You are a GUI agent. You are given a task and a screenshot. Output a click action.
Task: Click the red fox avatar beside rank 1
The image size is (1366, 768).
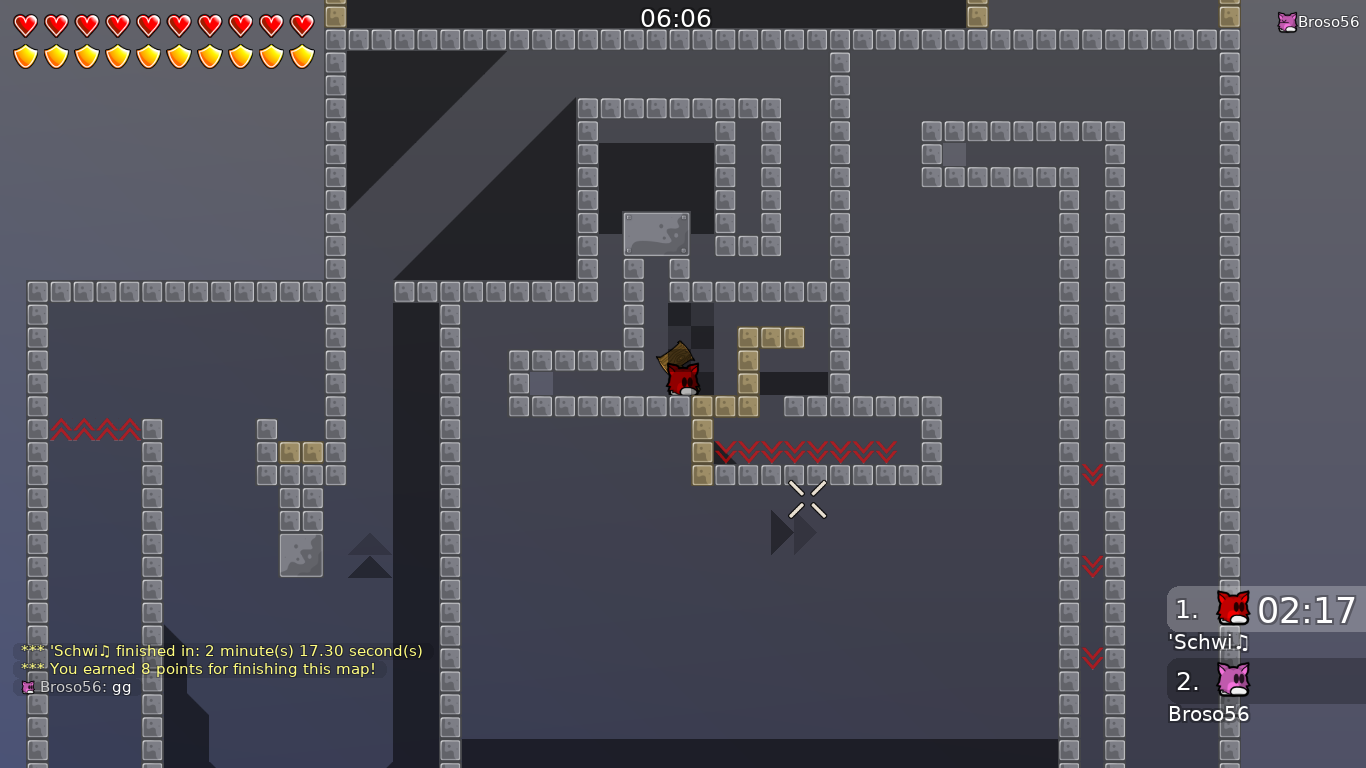pyautogui.click(x=1233, y=608)
